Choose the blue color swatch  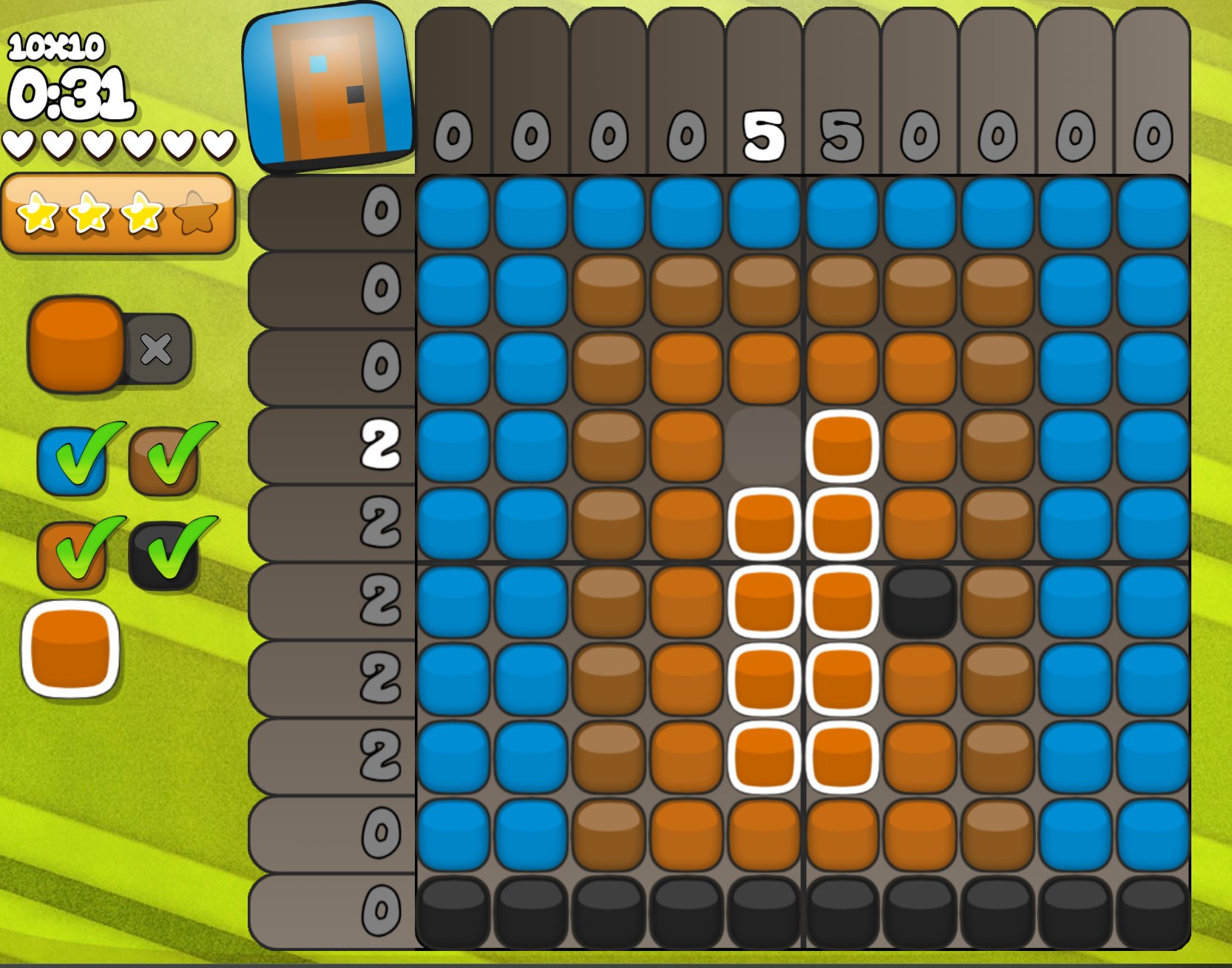[72, 461]
